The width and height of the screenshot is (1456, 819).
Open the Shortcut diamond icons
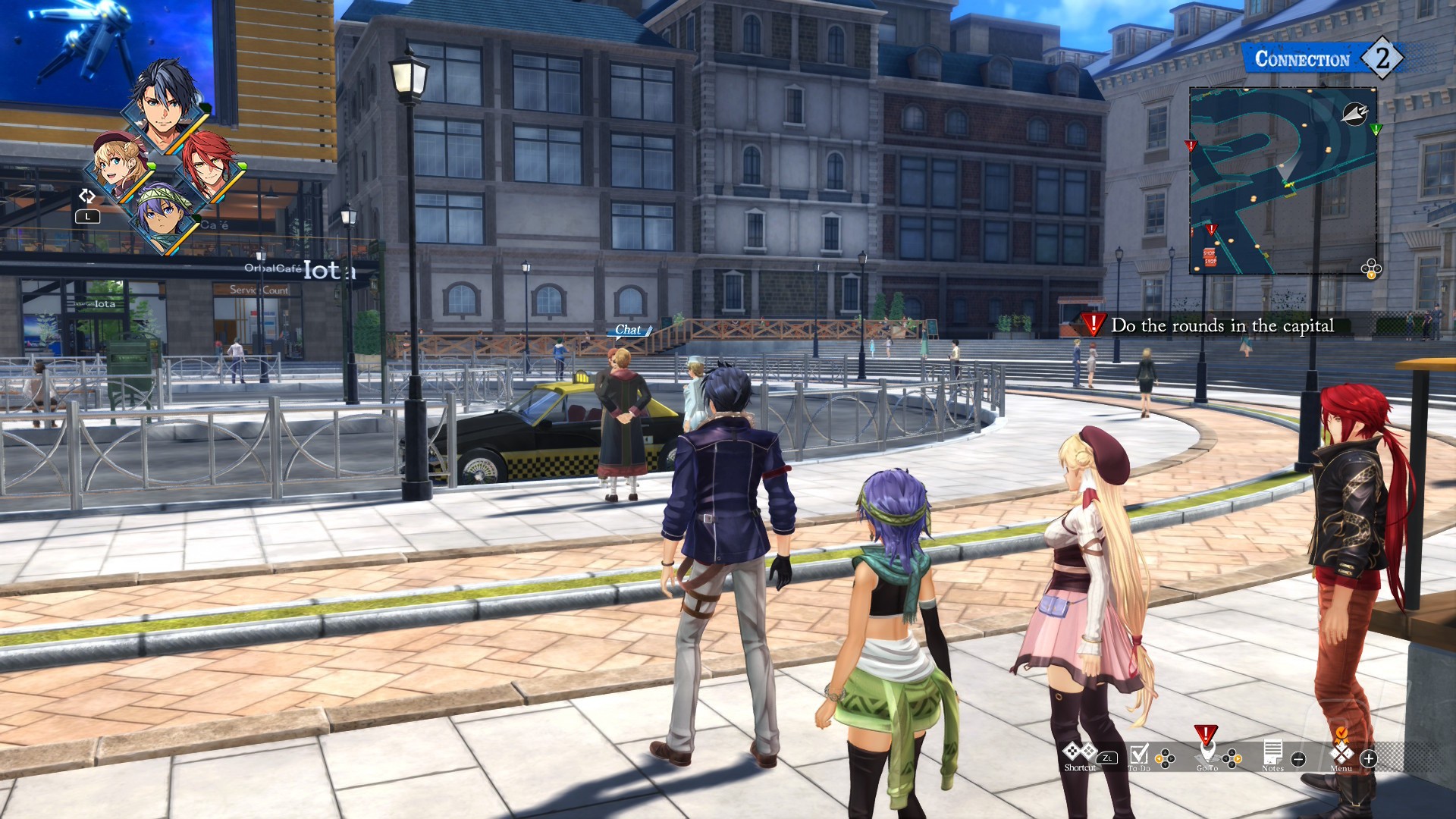(1079, 752)
